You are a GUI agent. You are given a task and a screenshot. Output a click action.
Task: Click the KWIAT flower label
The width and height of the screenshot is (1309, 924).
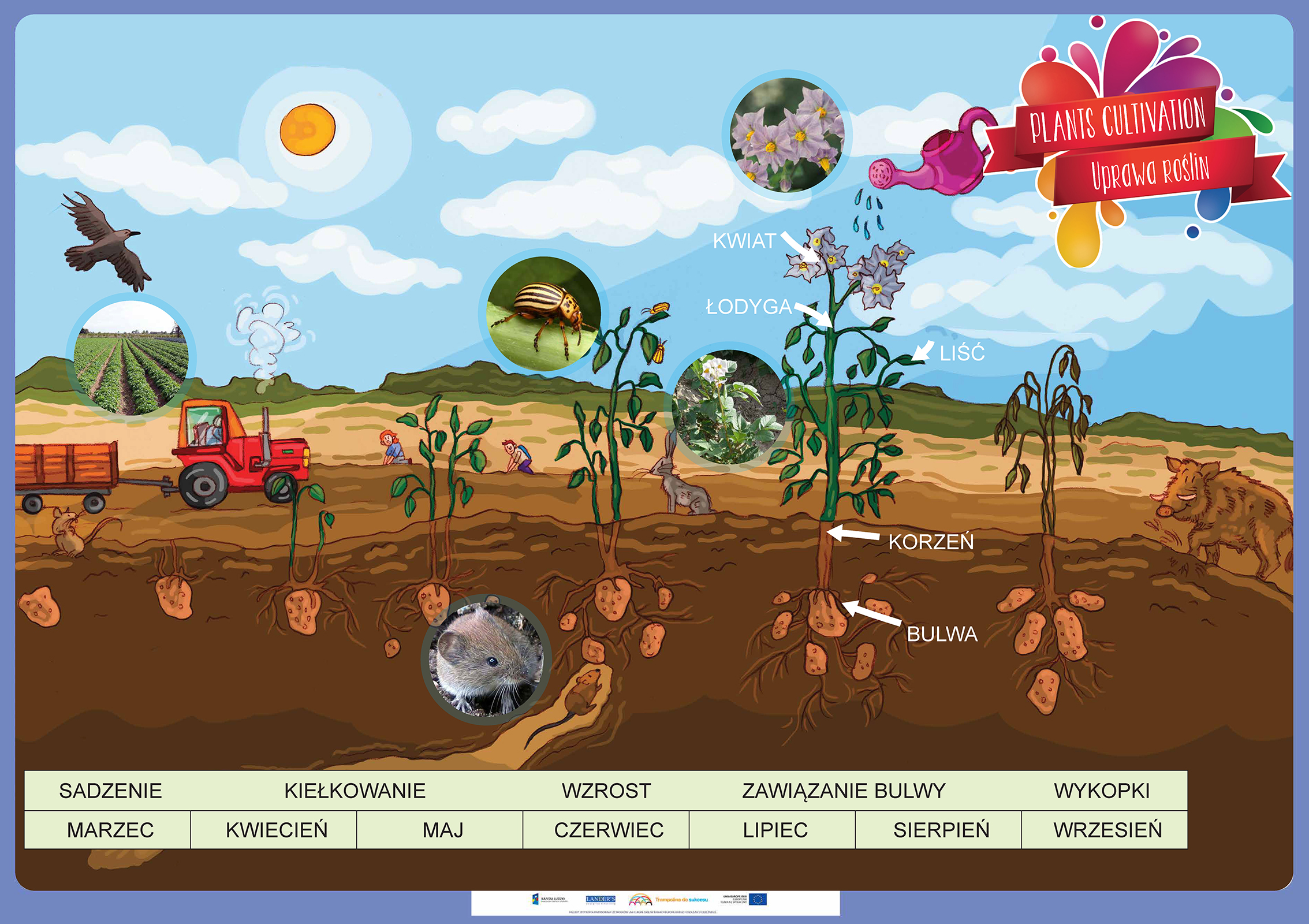tap(744, 241)
